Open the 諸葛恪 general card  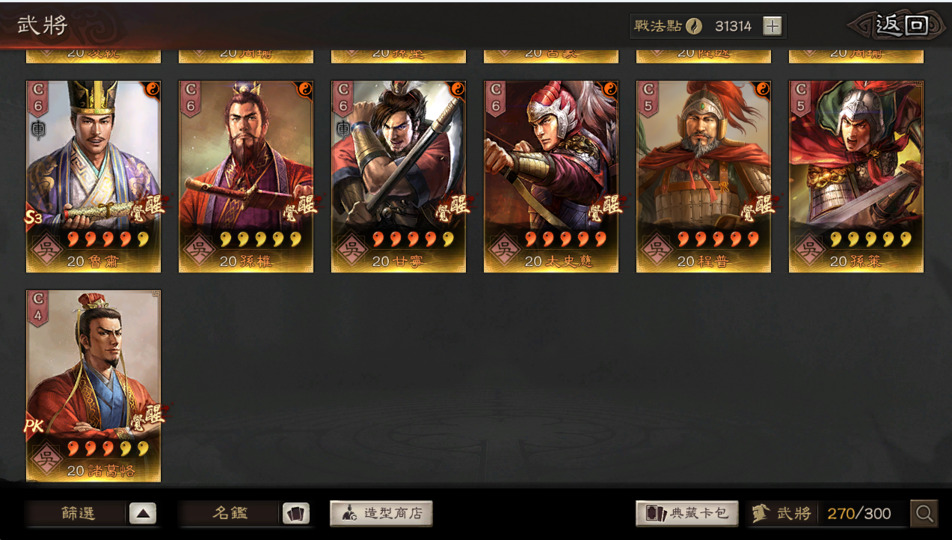click(x=93, y=385)
